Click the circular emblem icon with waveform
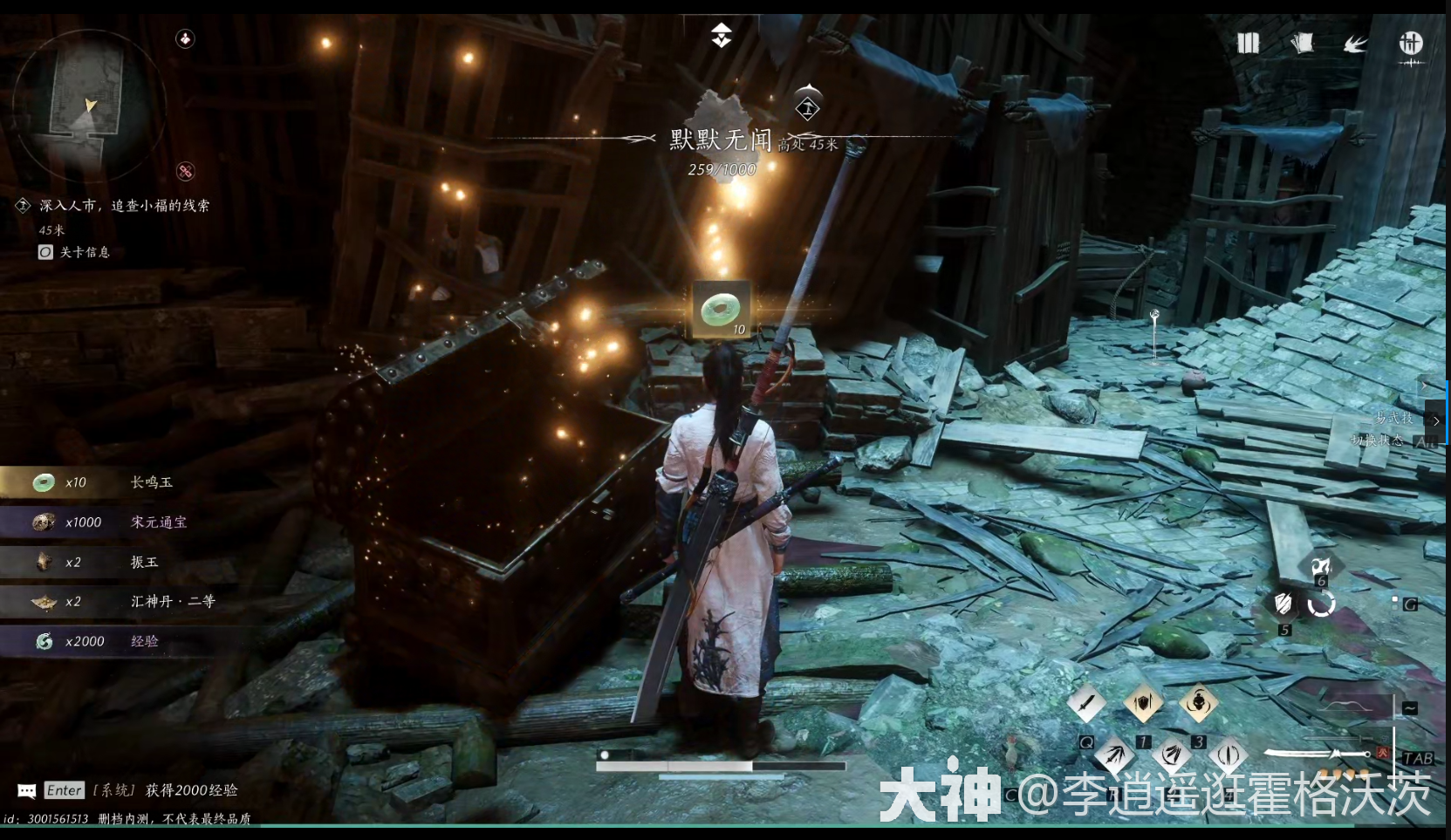 click(x=1412, y=44)
